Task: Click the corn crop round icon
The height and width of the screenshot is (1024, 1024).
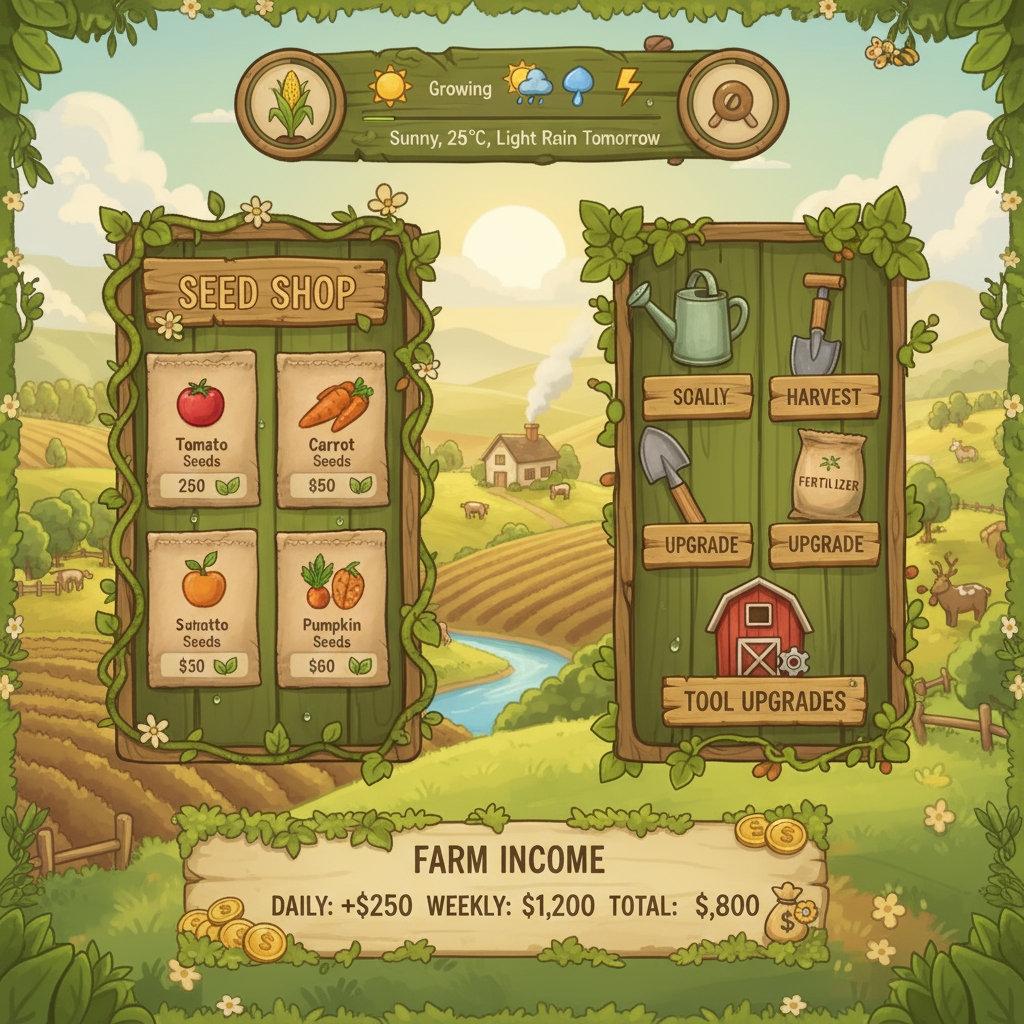Action: [x=290, y=104]
